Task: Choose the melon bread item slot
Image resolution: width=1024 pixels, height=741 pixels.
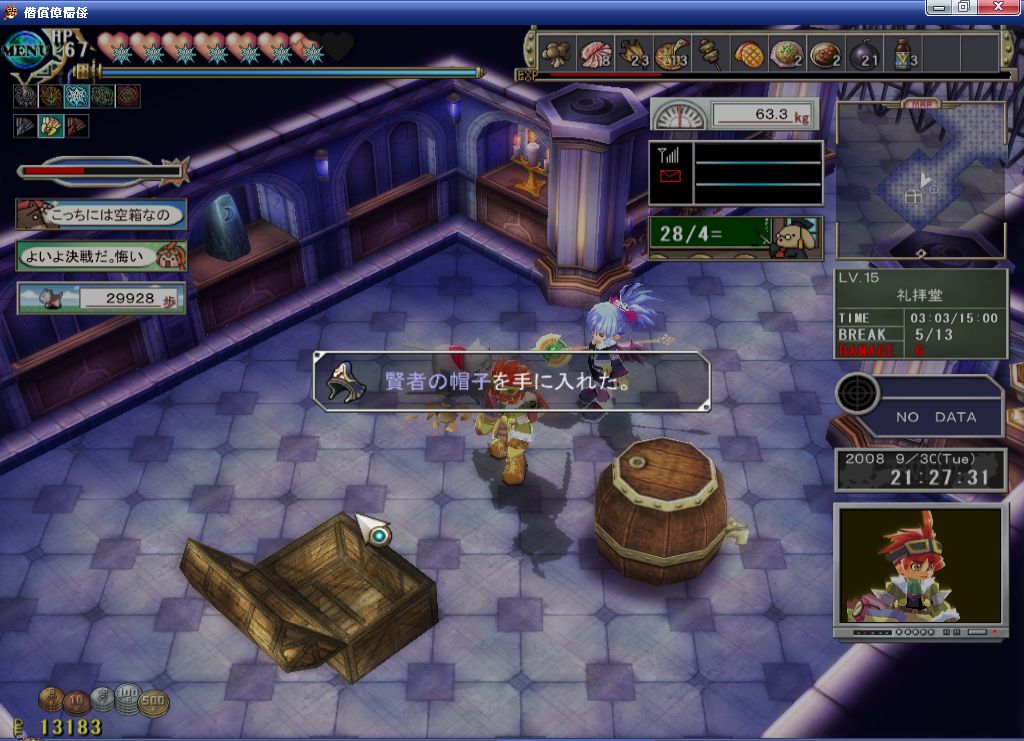Action: pos(747,53)
